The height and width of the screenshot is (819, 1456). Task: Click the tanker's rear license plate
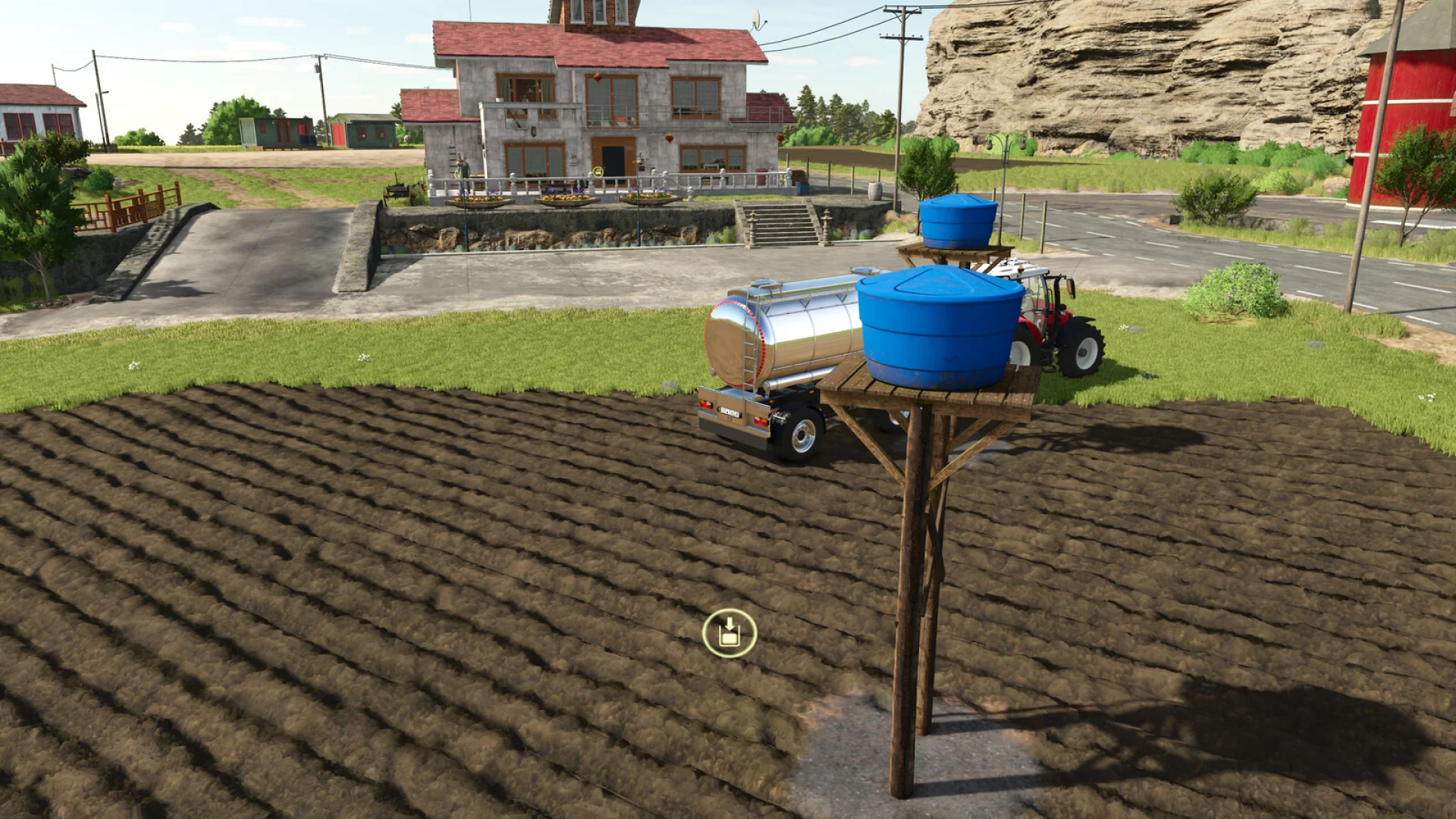pyautogui.click(x=730, y=413)
